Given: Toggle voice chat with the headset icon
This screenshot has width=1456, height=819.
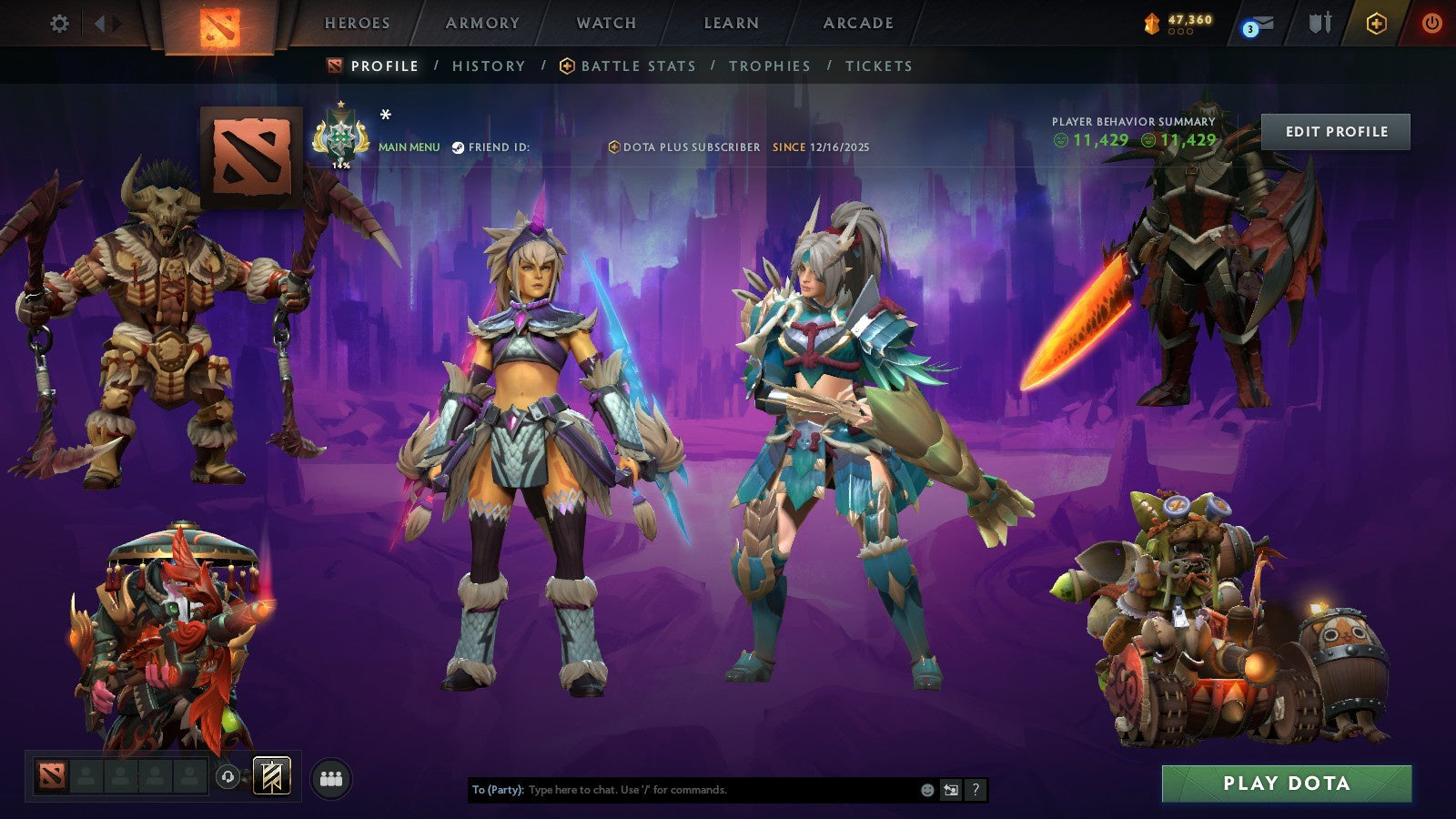Looking at the screenshot, I should [227, 776].
